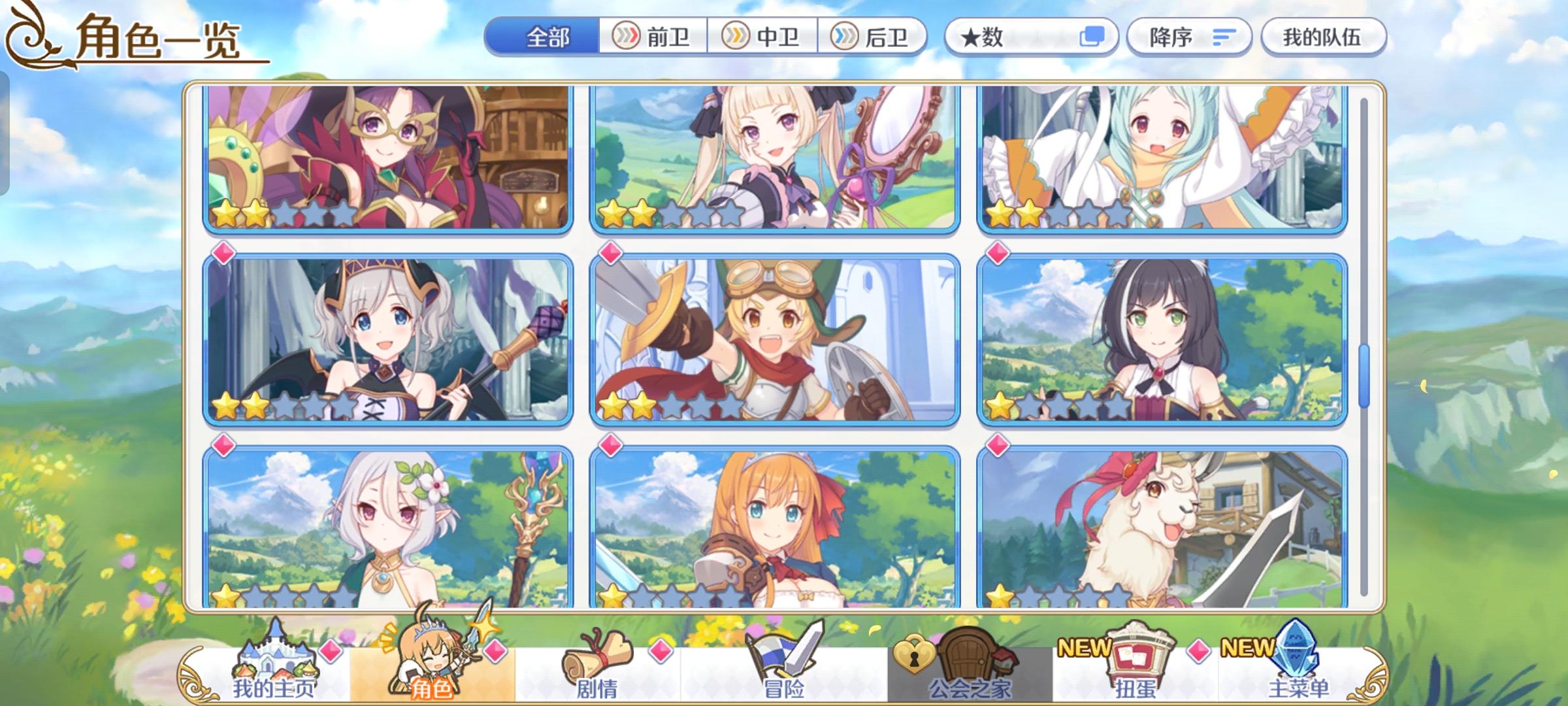Open 我的队伍 to view my teams

[1323, 37]
